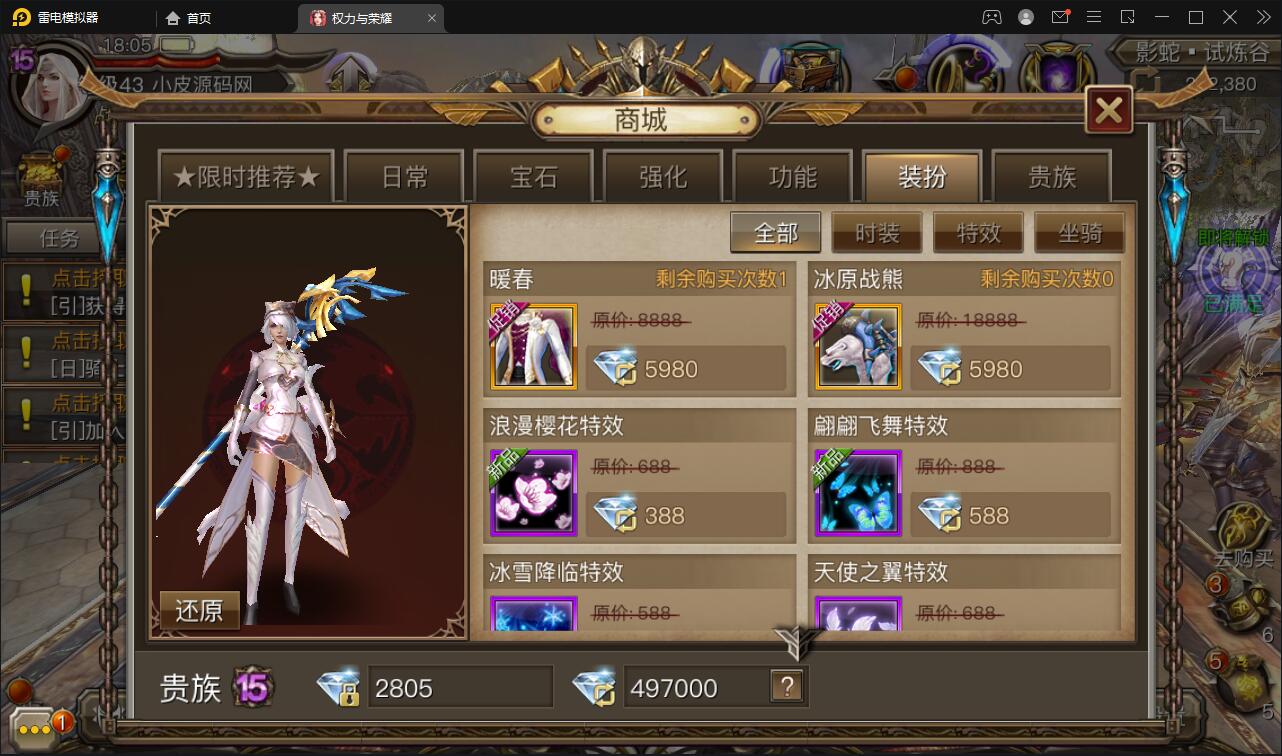Open the LDPlayer hamburger menu

click(1095, 17)
